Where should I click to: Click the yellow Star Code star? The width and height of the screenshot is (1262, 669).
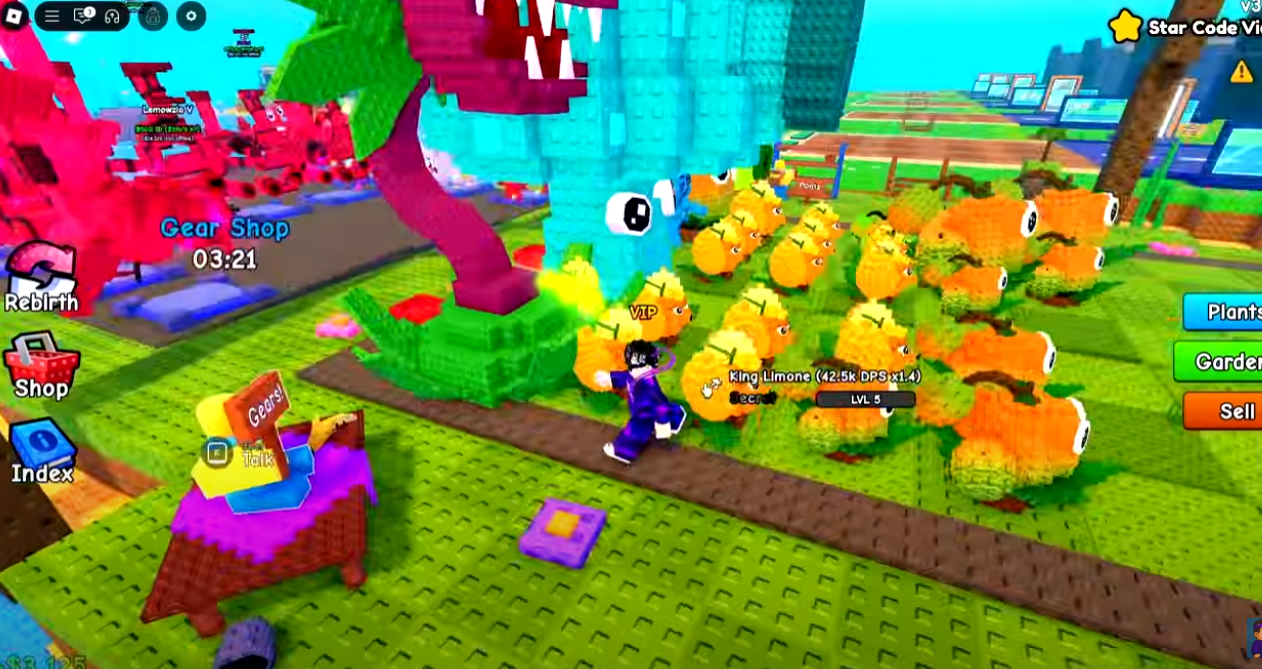tap(1126, 27)
